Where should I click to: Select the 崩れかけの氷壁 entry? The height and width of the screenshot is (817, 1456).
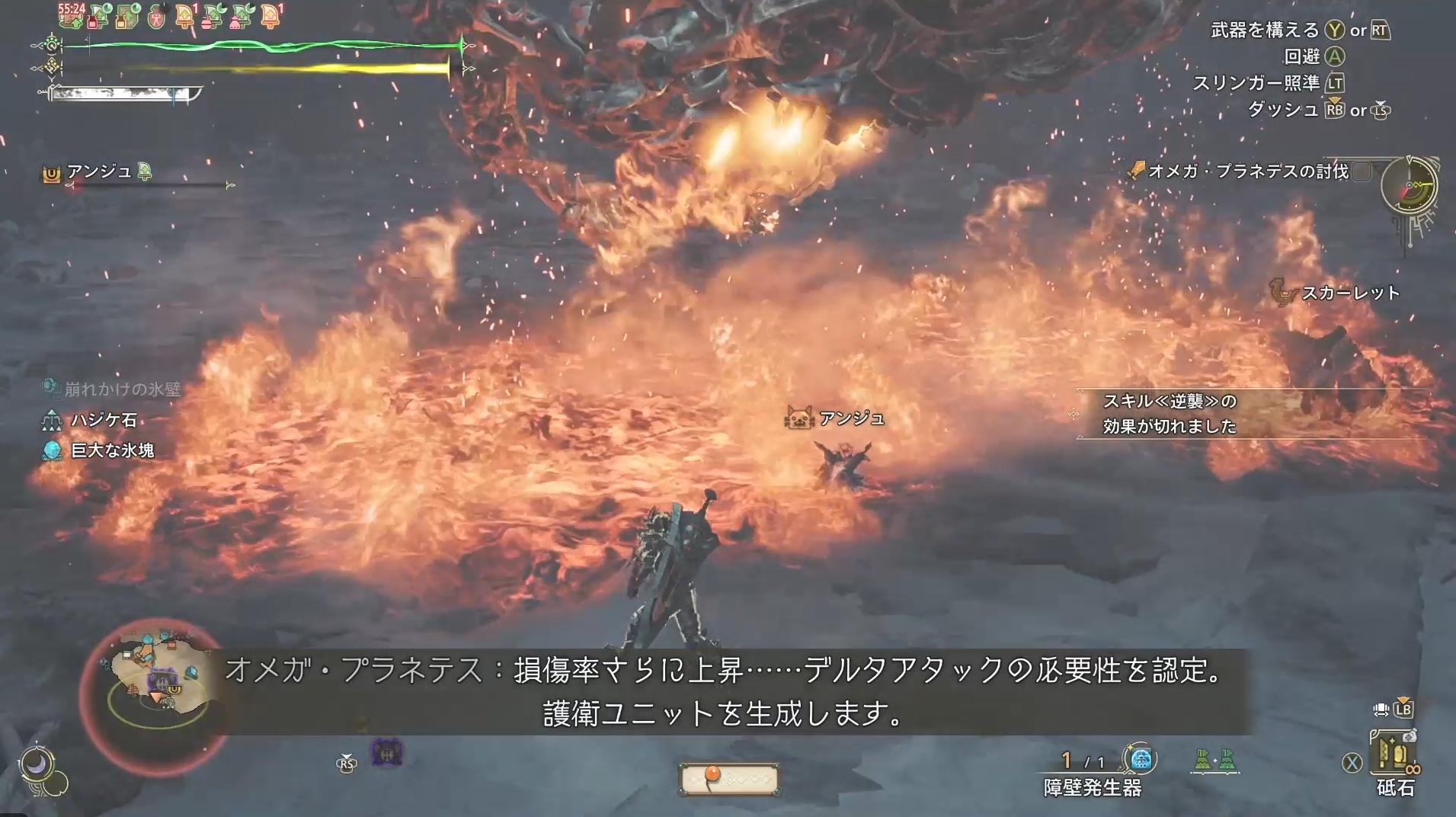click(x=122, y=389)
